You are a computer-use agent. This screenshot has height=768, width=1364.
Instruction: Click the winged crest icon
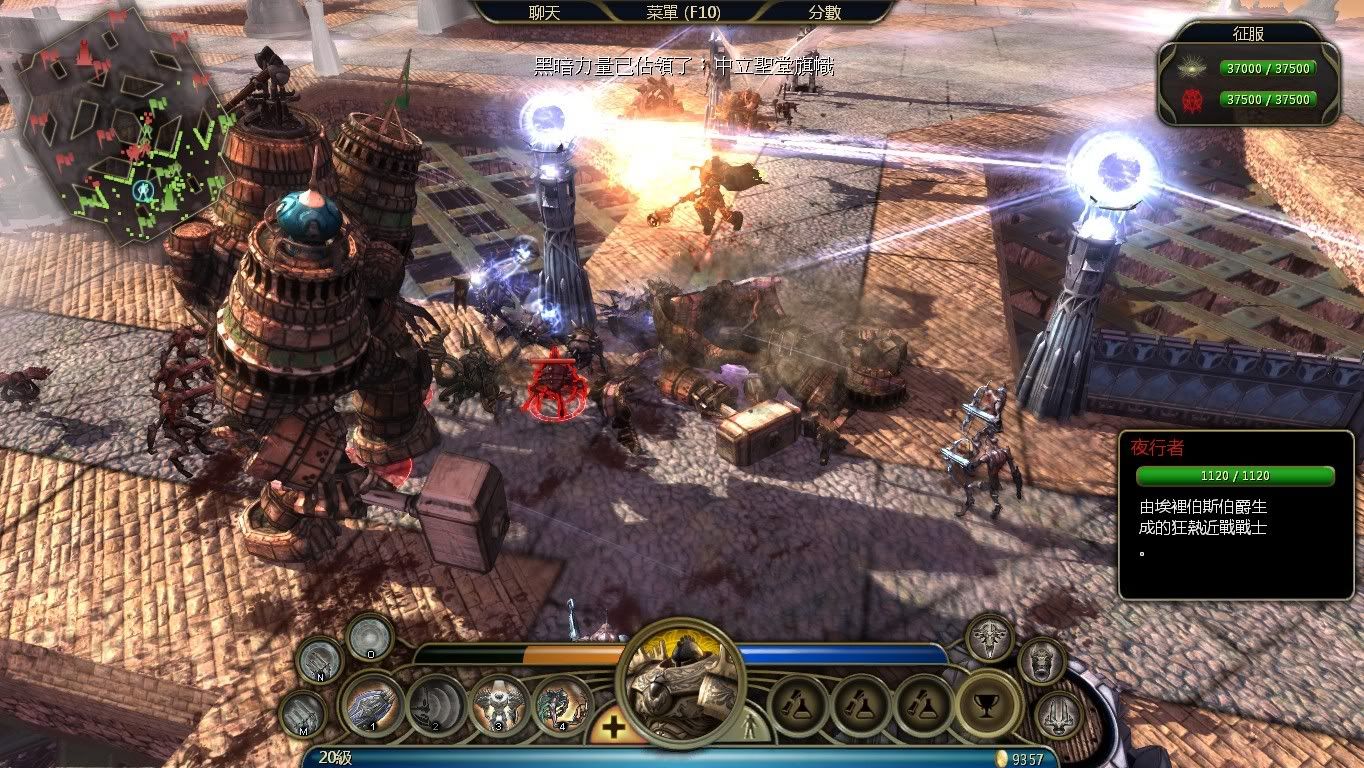[989, 638]
